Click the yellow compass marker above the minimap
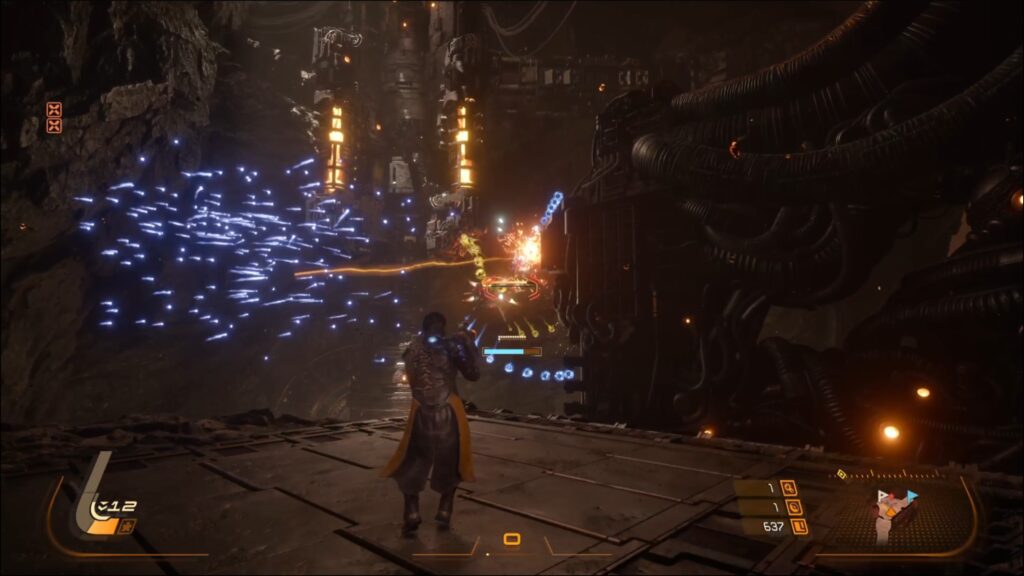Screen dimensions: 1024x576 click(x=841, y=473)
